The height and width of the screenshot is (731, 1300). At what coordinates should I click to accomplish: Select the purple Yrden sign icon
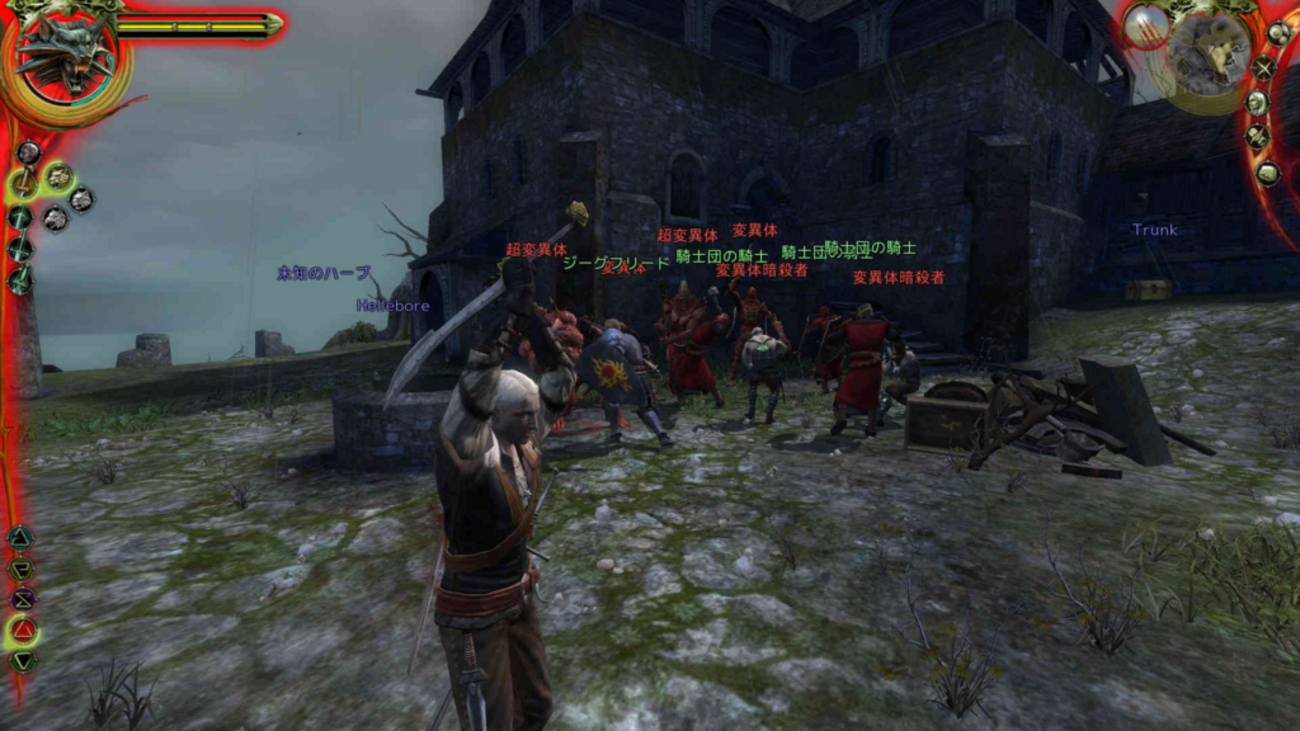point(22,600)
